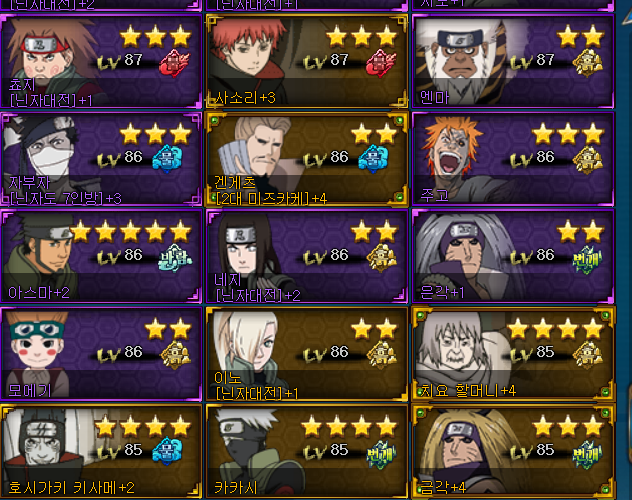Viewport: 632px width, 500px height.
Task: Click the 네지 ninja card
Action: coord(306,256)
